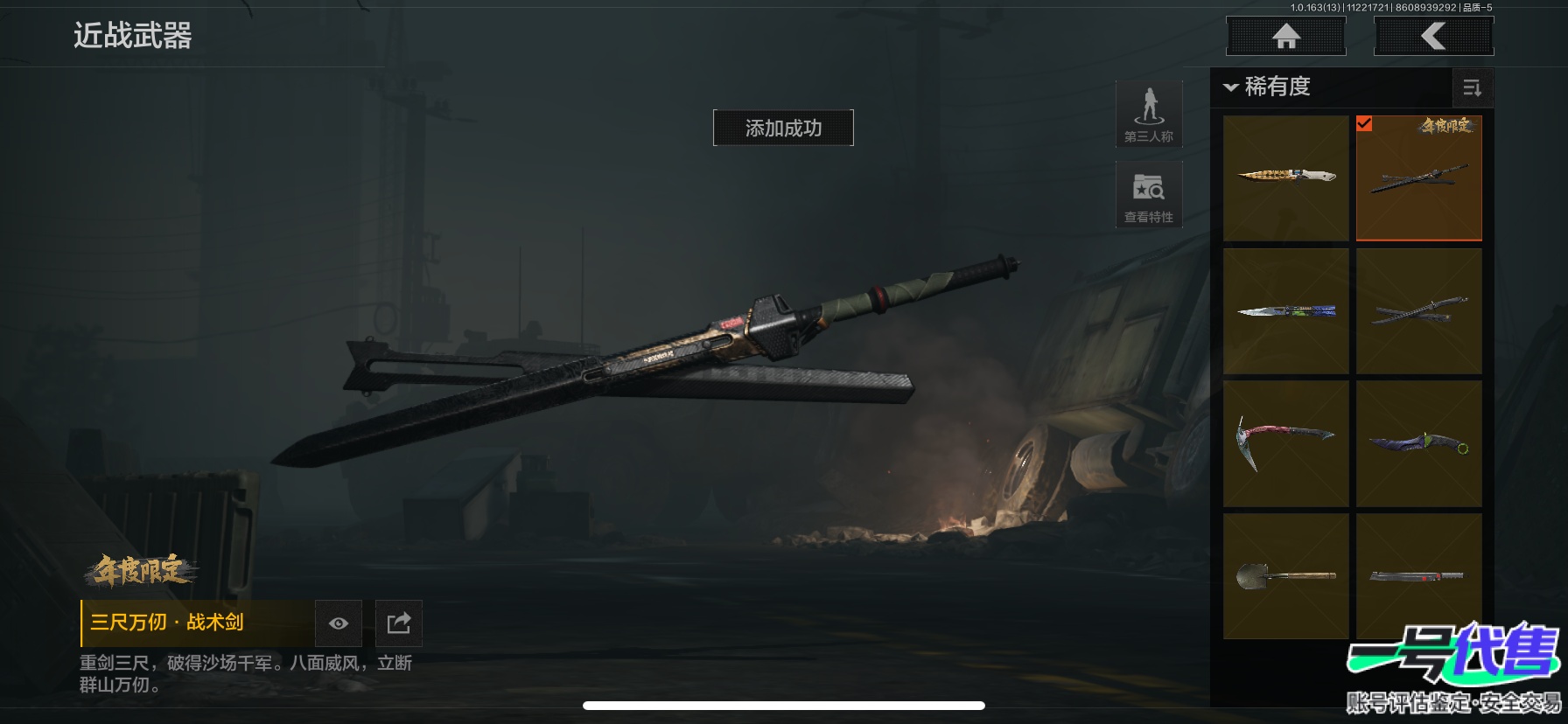
Task: Select the gold leopard-pattern knife skin
Action: pyautogui.click(x=1285, y=178)
